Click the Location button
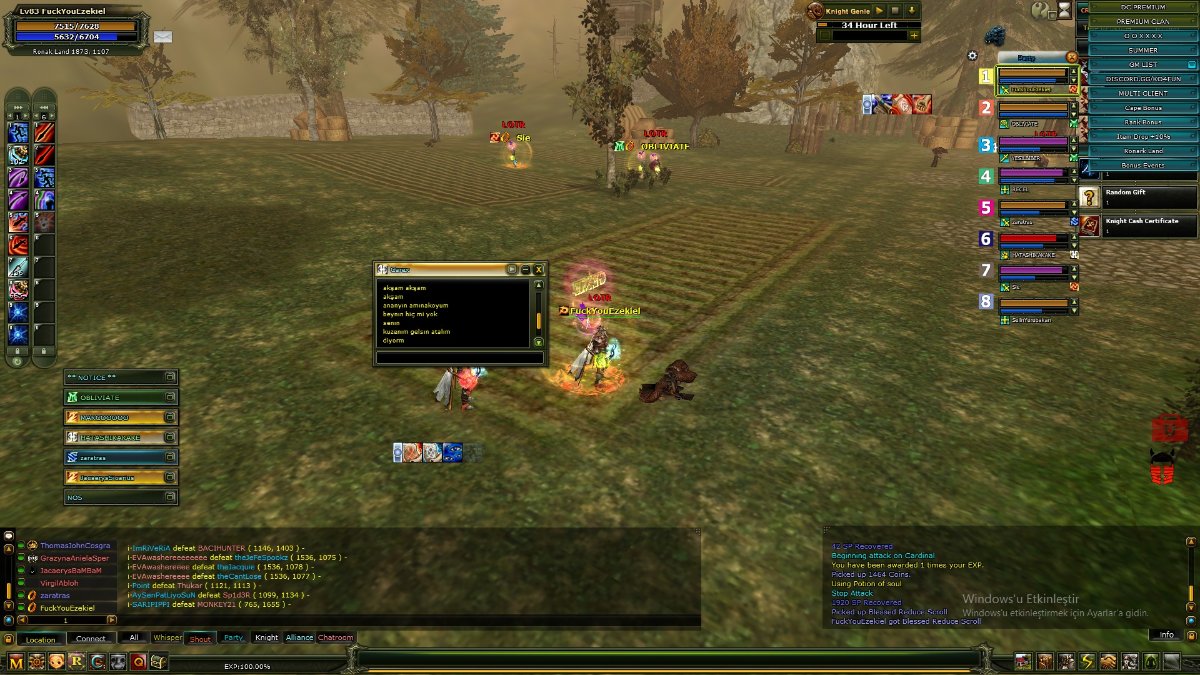This screenshot has height=675, width=1200. tap(40, 639)
